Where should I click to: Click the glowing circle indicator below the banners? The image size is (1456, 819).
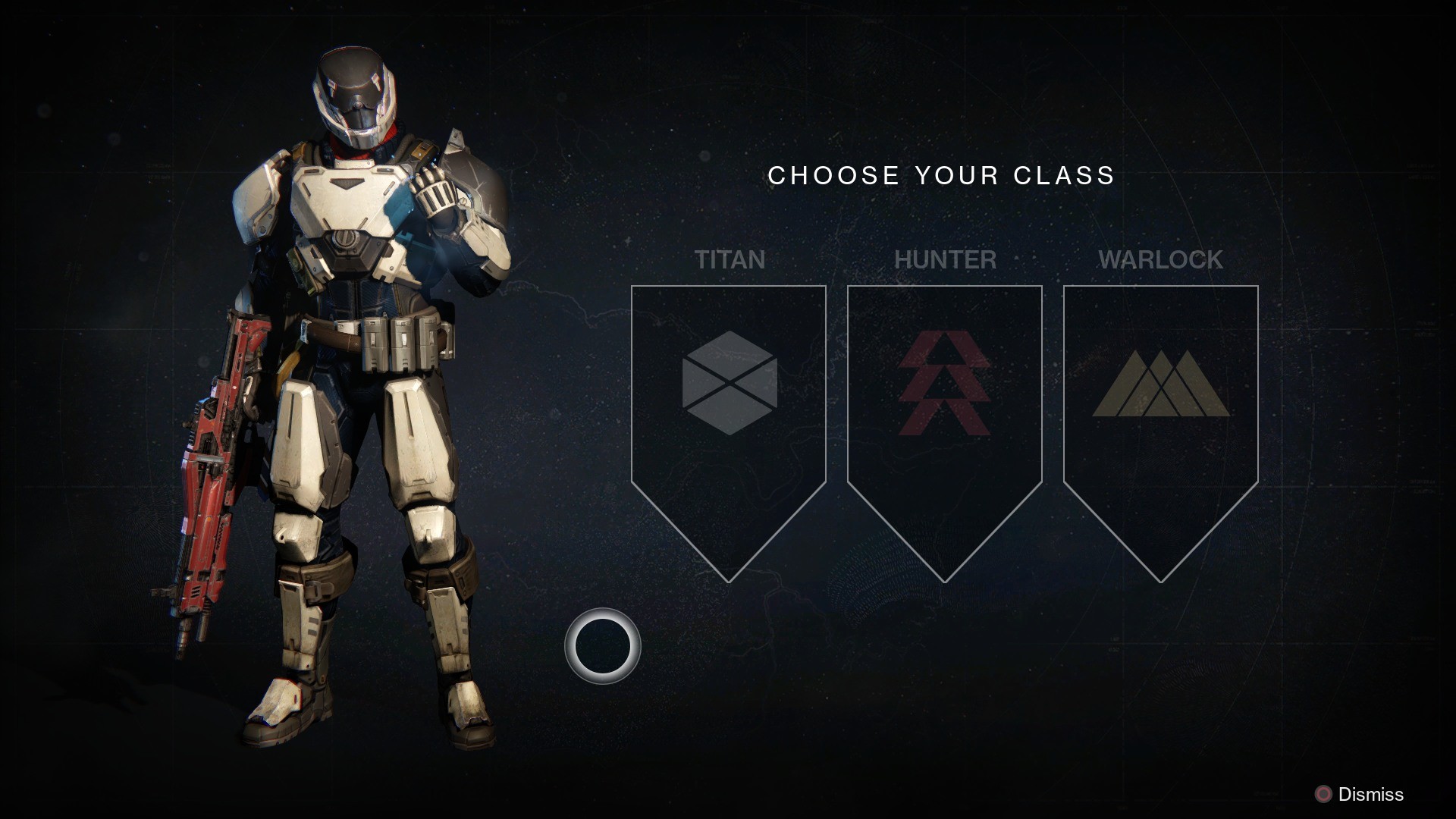click(x=602, y=646)
